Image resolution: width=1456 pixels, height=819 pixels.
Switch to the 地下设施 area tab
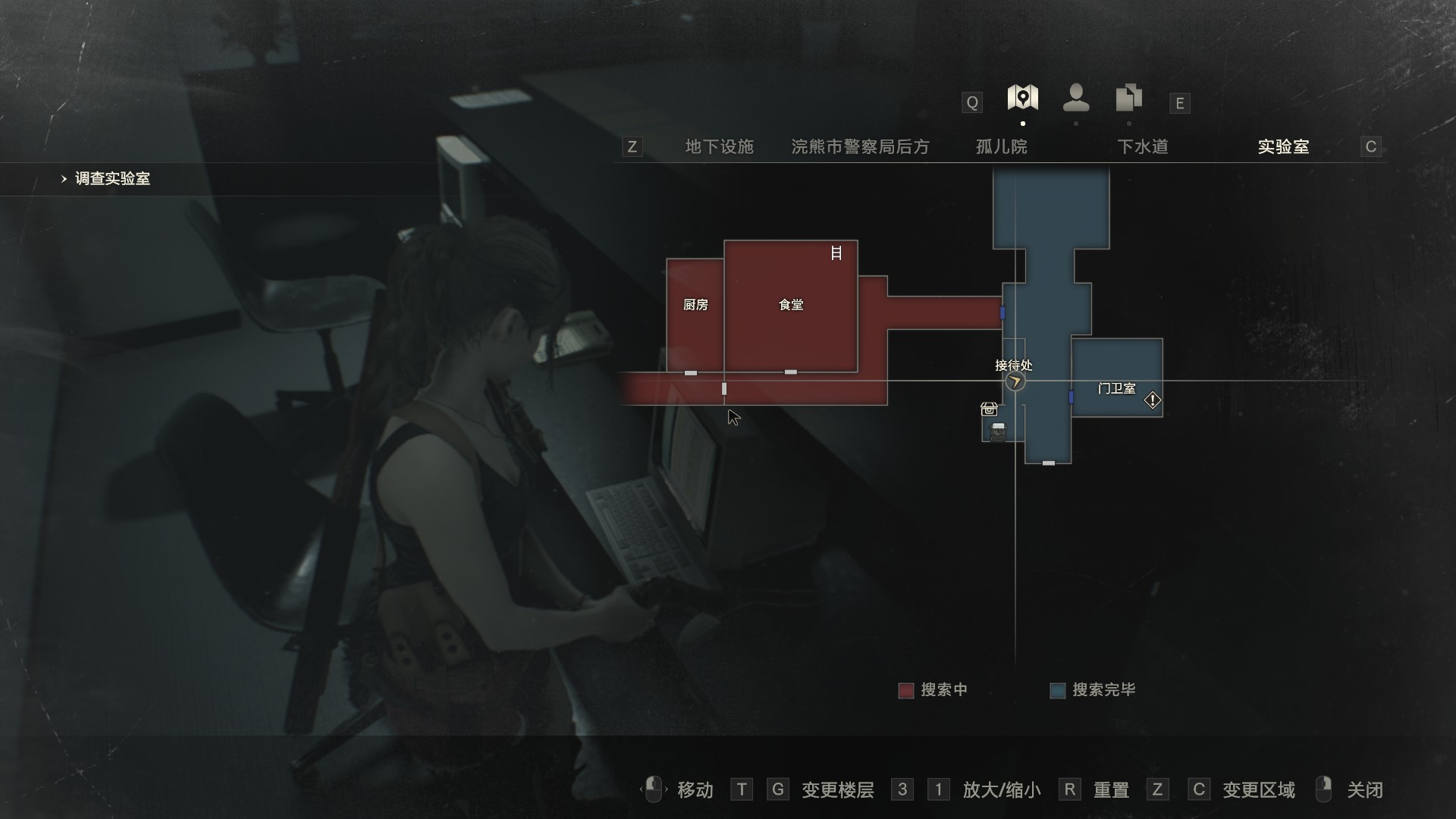[x=719, y=146]
